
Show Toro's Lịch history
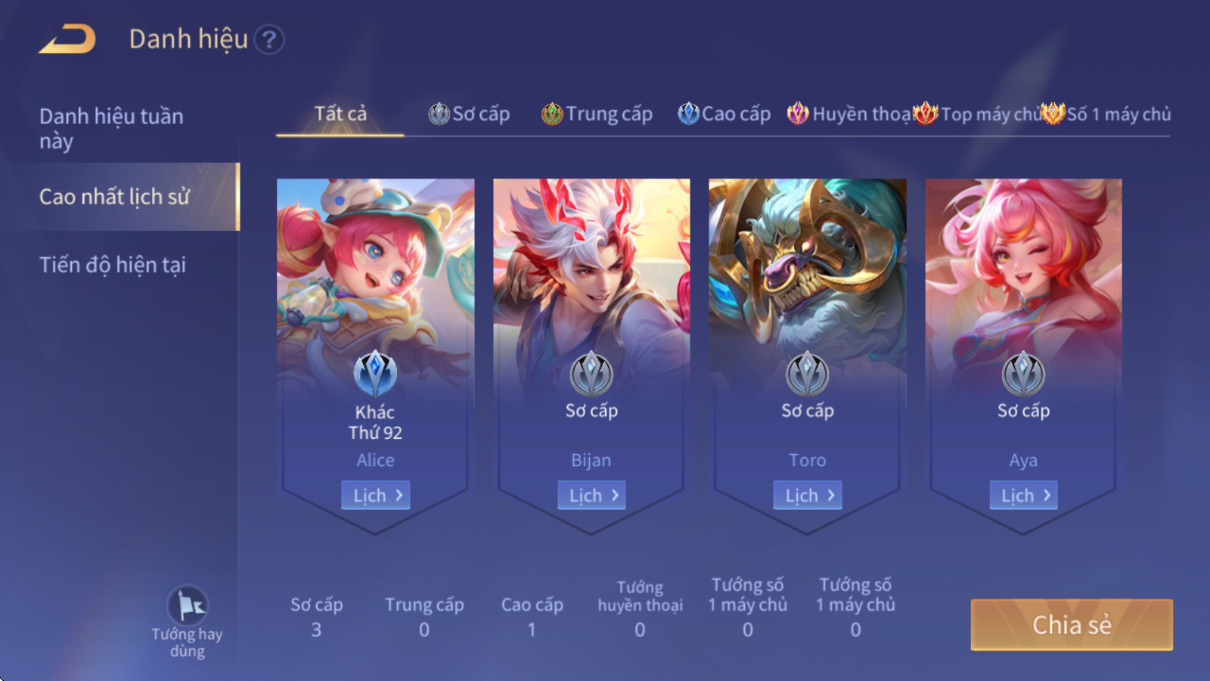coord(808,495)
